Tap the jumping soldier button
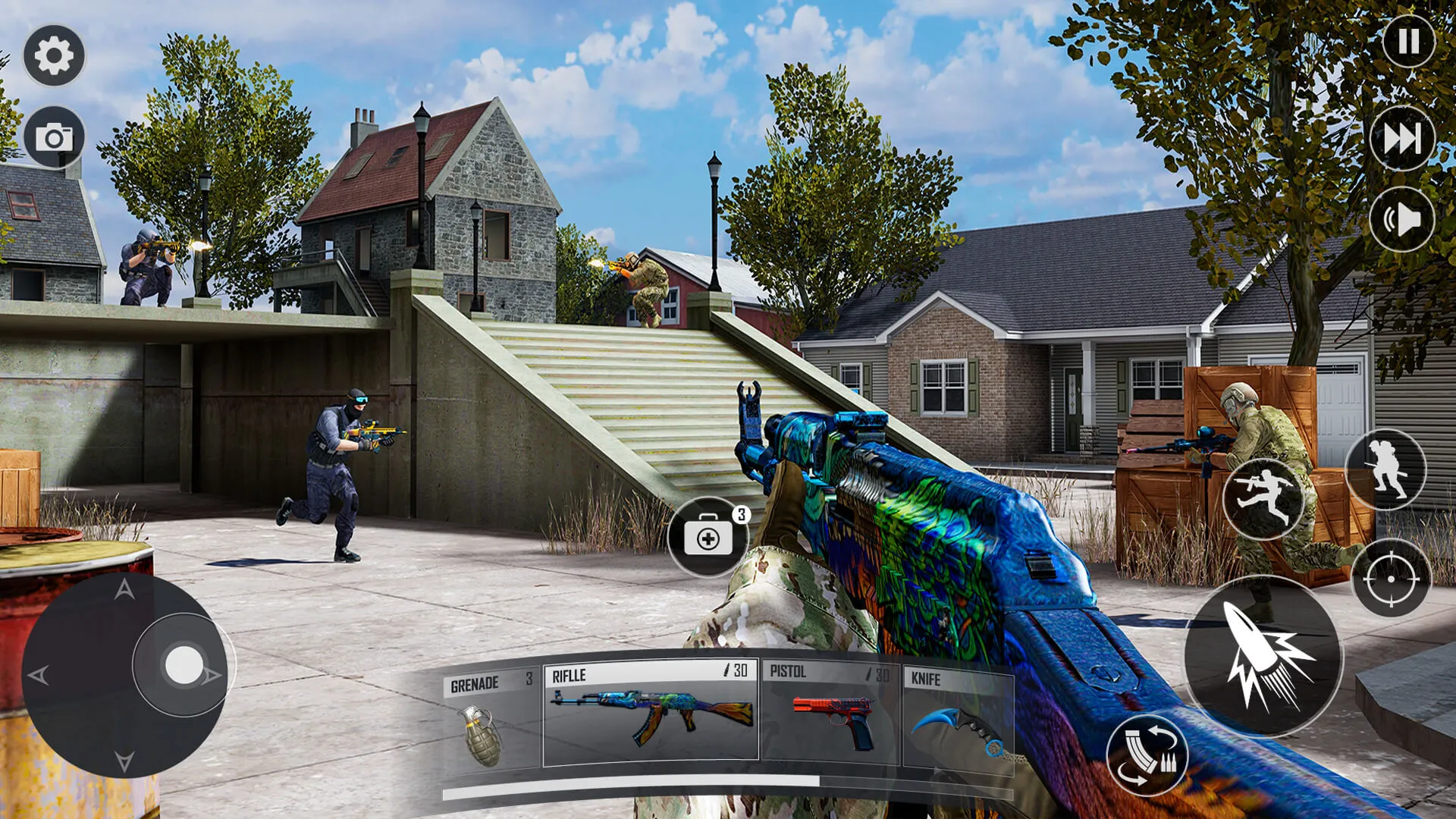This screenshot has height=819, width=1456. coord(1263,498)
